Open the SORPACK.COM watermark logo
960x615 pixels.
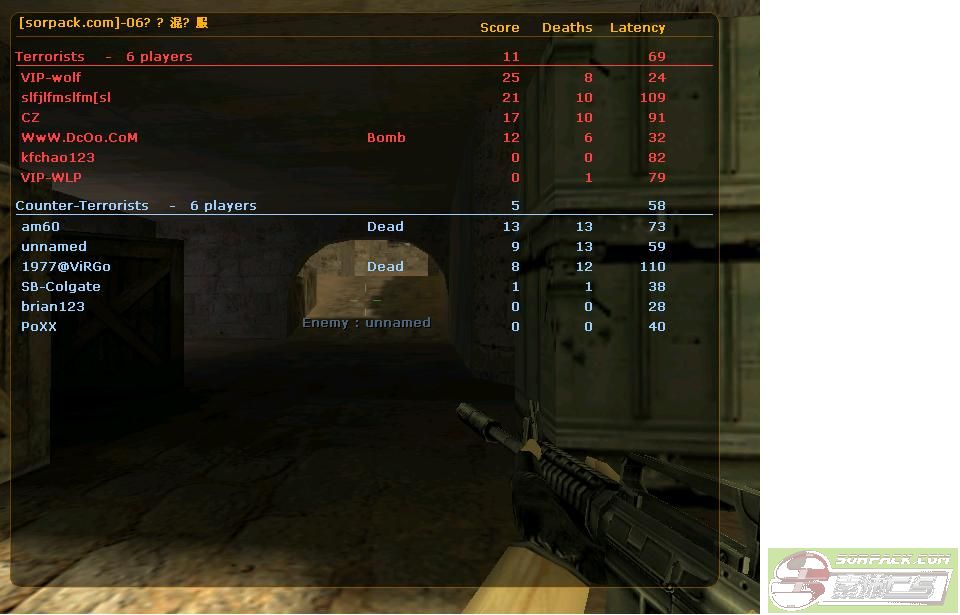(x=862, y=577)
